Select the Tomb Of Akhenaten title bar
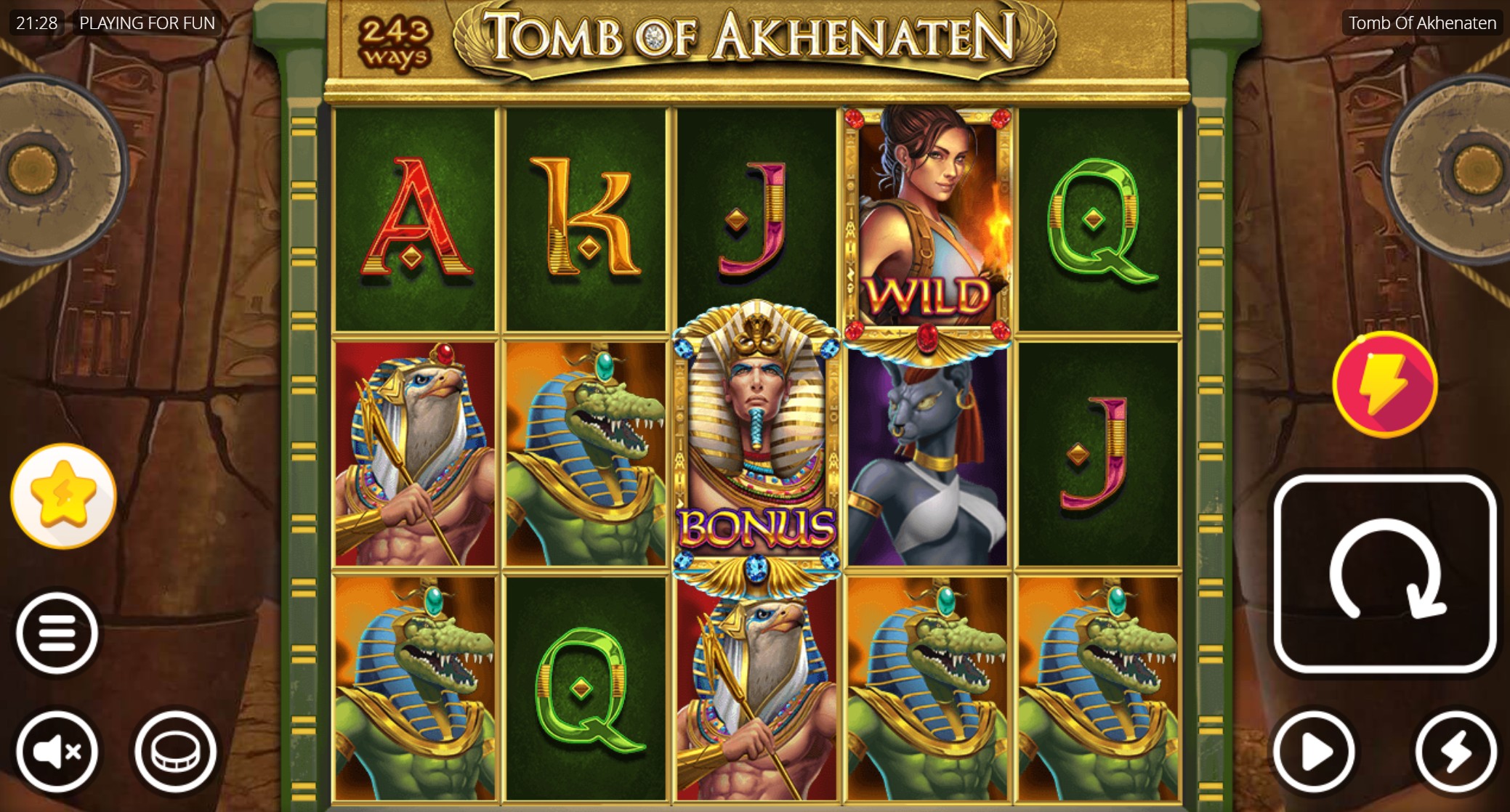The width and height of the screenshot is (1510, 812). [1422, 23]
